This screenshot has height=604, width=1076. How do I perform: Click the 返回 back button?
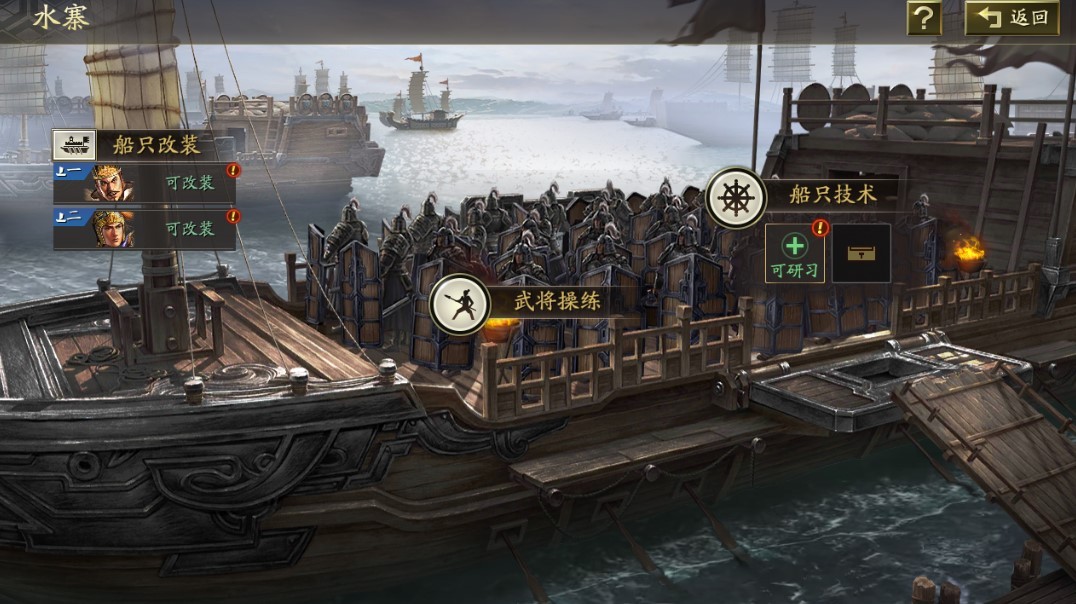coord(1012,17)
